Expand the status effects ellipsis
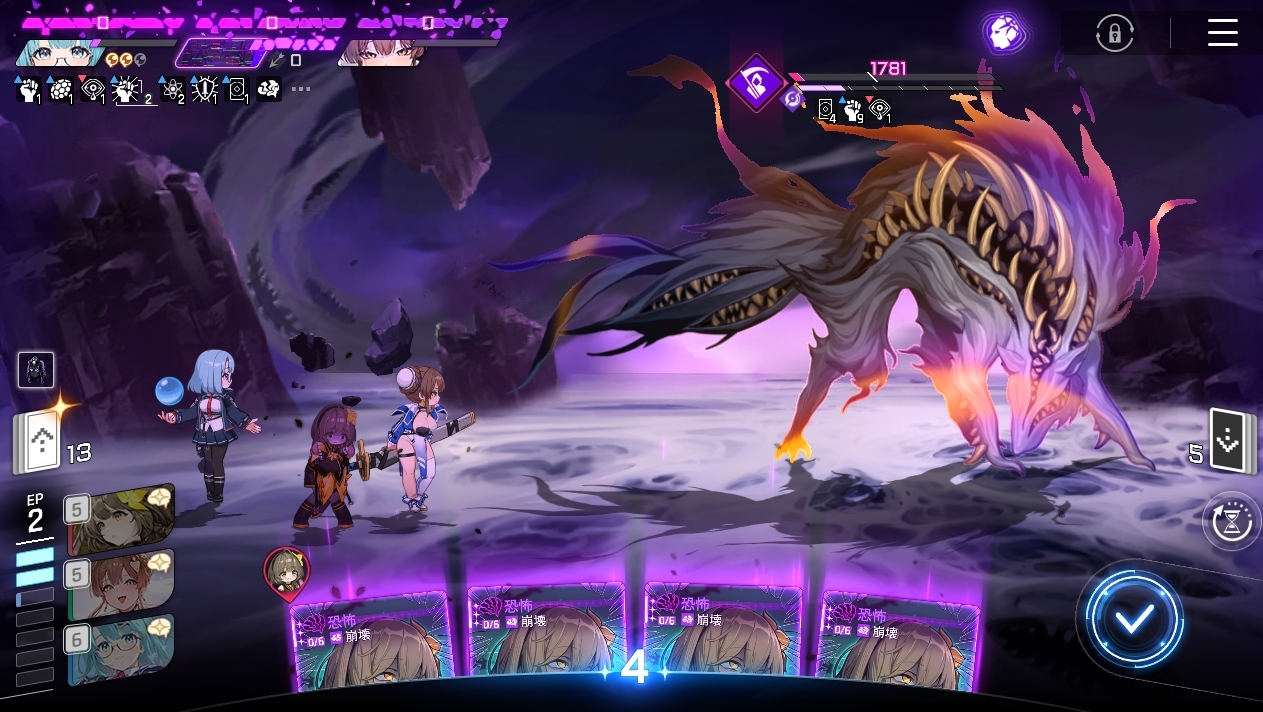Image resolution: width=1263 pixels, height=712 pixels. coord(301,89)
